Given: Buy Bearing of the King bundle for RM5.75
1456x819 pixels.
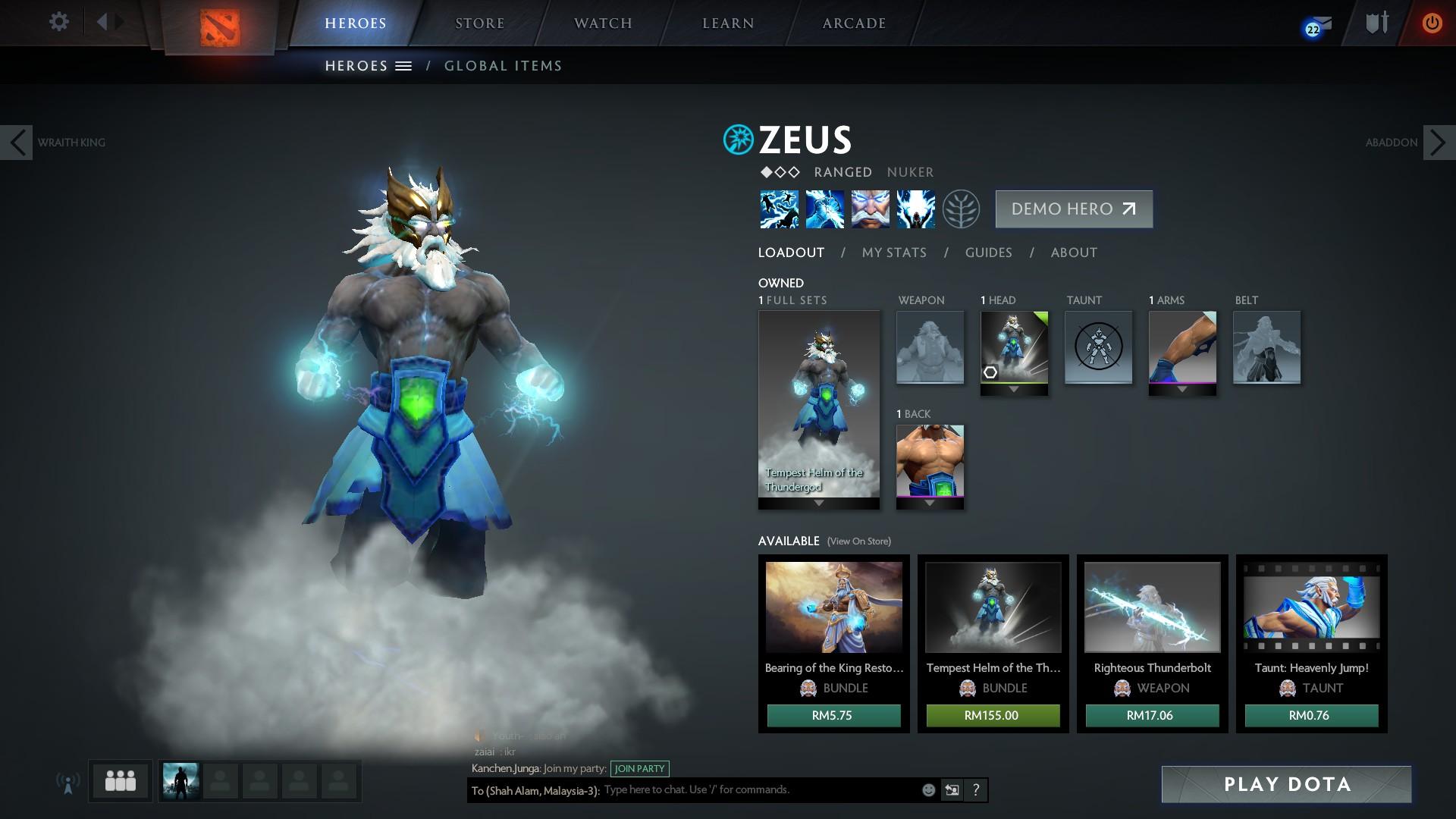Looking at the screenshot, I should click(x=833, y=715).
